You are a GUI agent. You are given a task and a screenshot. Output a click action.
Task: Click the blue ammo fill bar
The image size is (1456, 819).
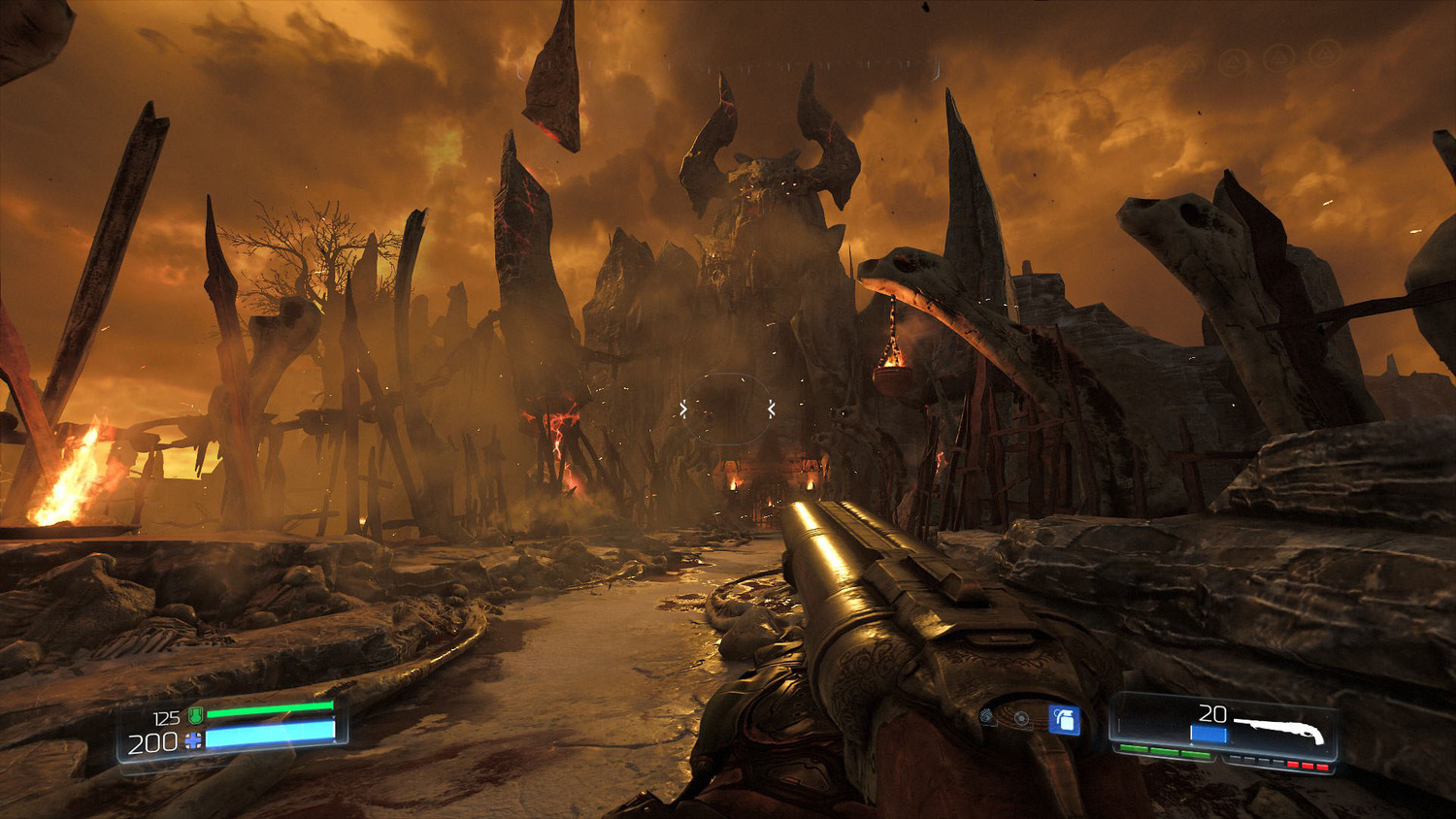coord(1208,733)
